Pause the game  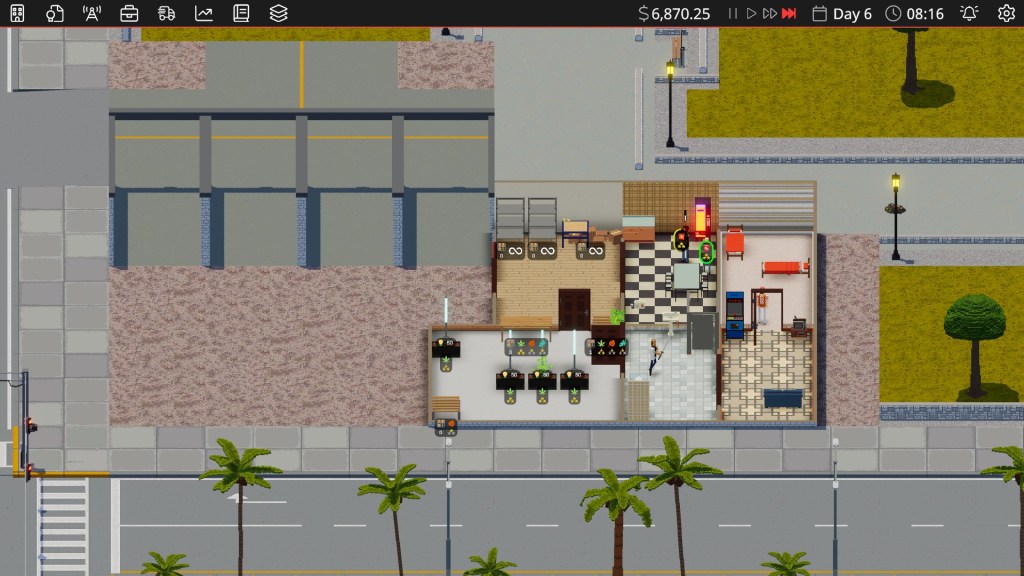[x=733, y=13]
